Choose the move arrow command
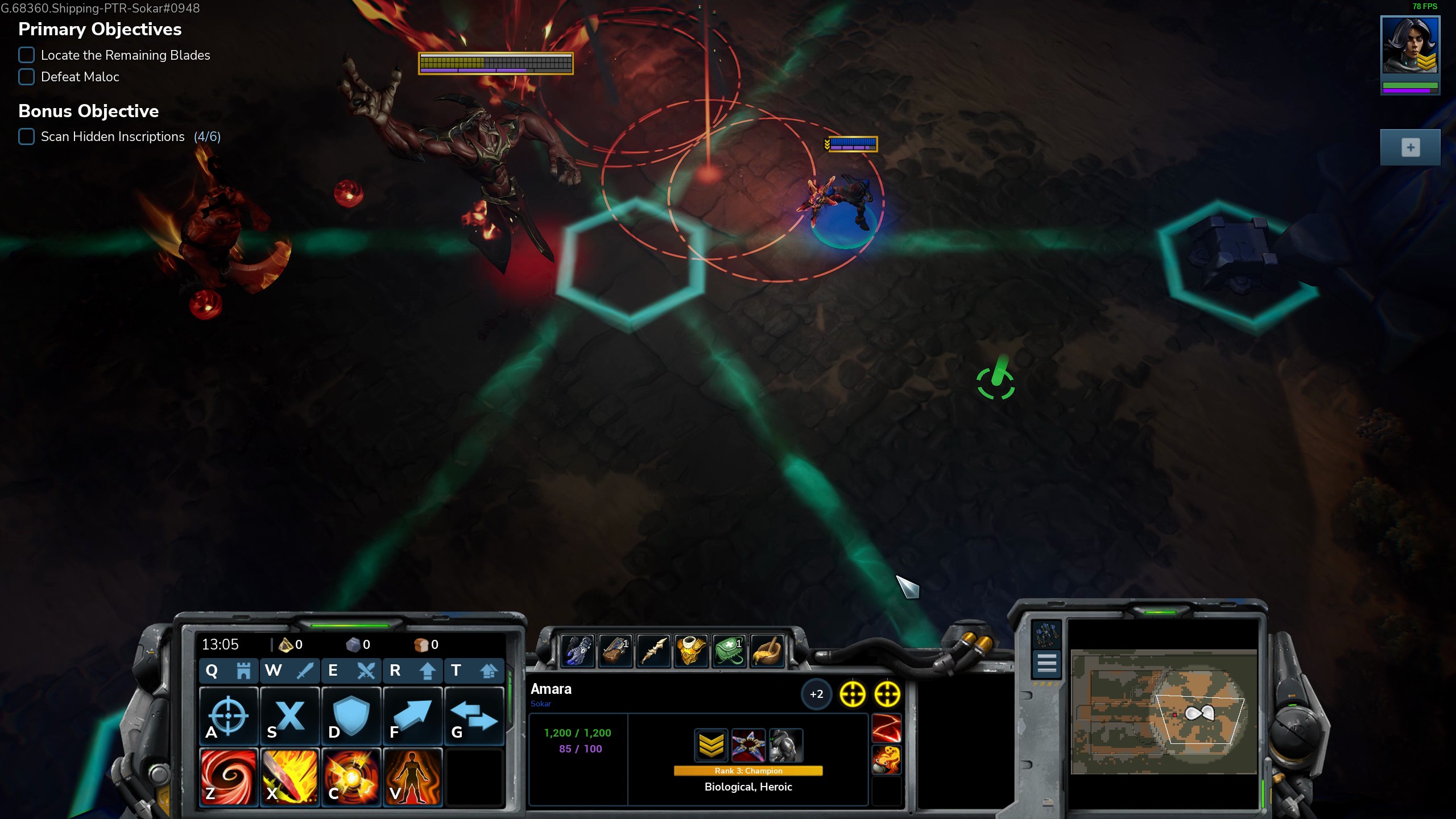The height and width of the screenshot is (819, 1456). pos(412,715)
